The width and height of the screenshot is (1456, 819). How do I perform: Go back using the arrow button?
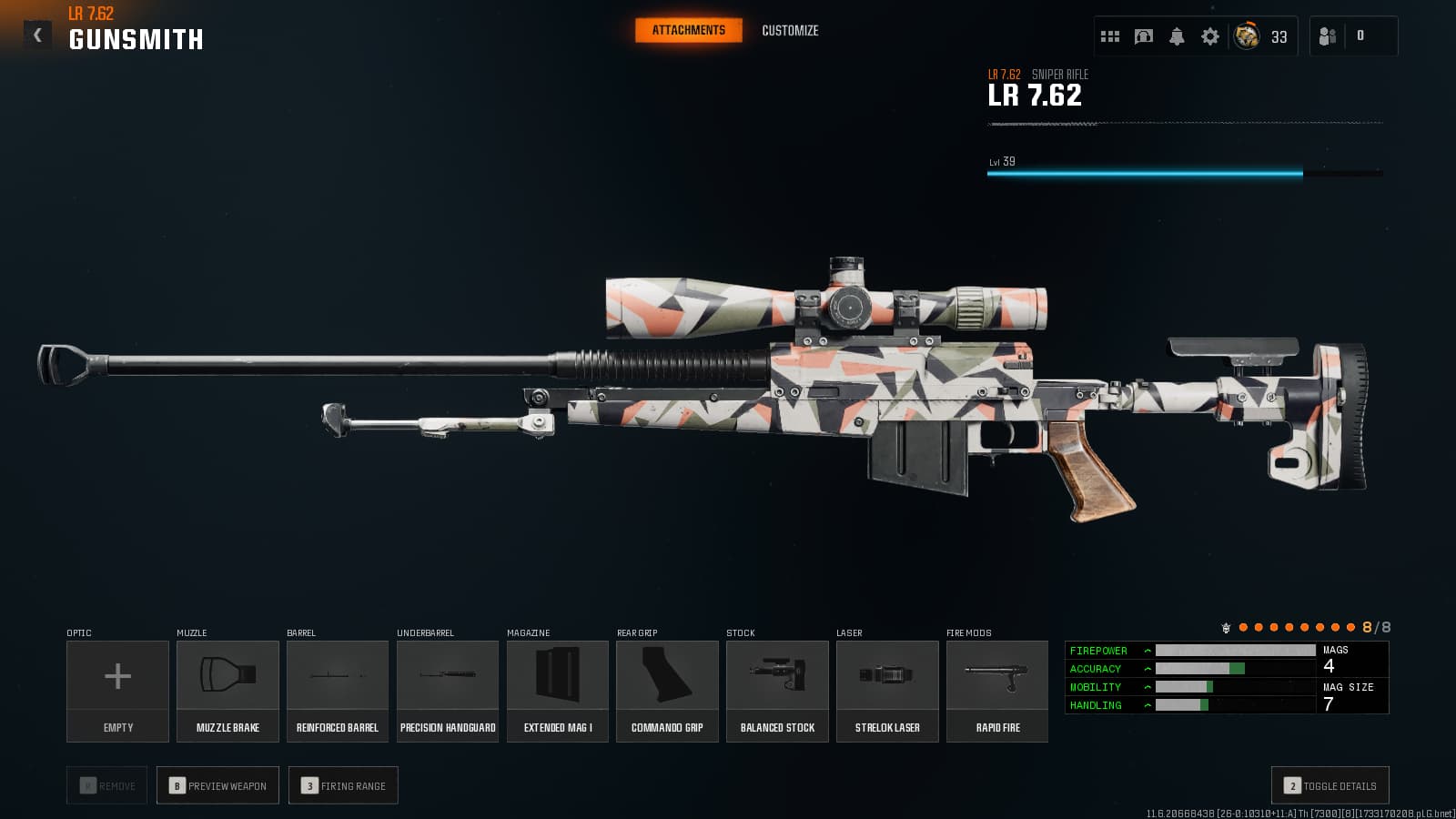click(x=37, y=35)
